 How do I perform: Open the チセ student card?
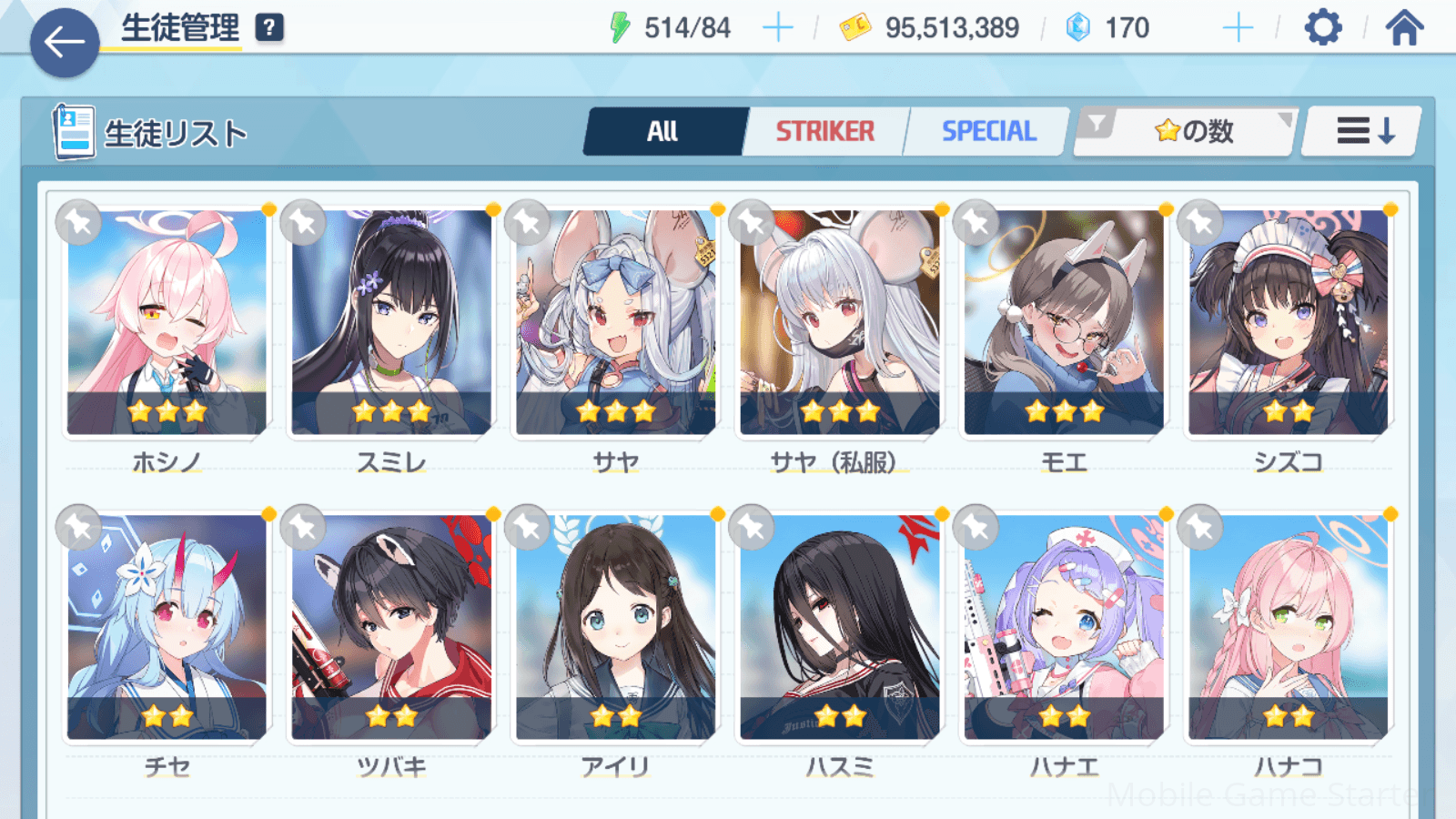(167, 628)
